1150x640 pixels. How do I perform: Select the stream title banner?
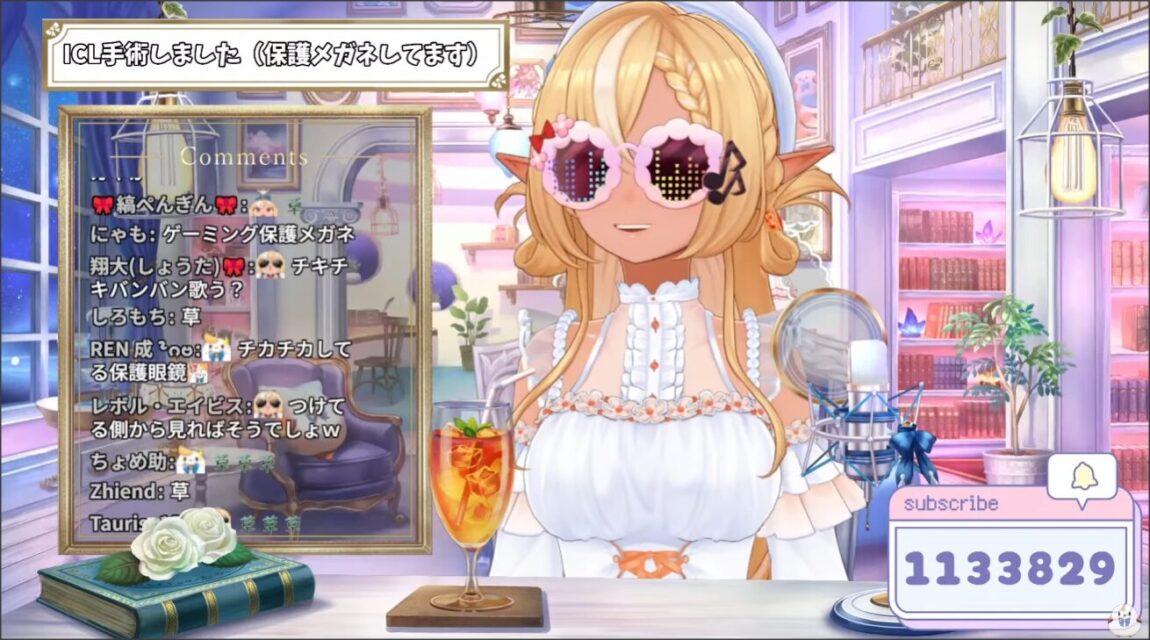tap(275, 54)
